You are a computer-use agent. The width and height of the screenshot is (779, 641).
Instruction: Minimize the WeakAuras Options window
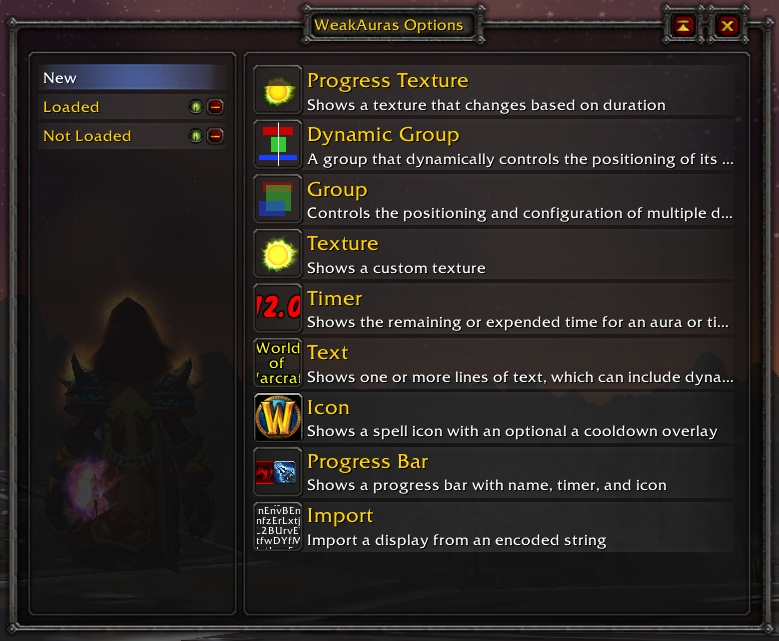tap(683, 26)
